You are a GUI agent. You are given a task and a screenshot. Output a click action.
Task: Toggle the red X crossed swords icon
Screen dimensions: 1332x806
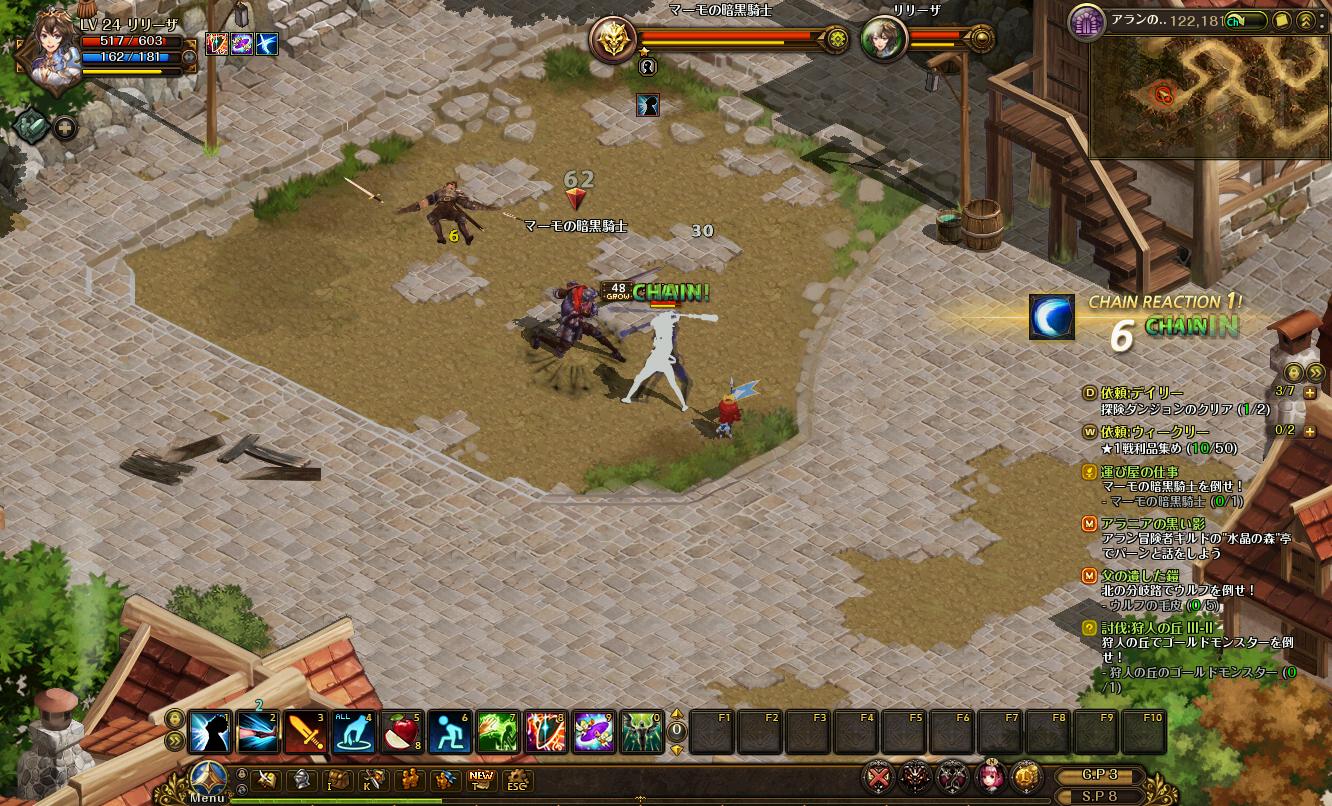880,776
